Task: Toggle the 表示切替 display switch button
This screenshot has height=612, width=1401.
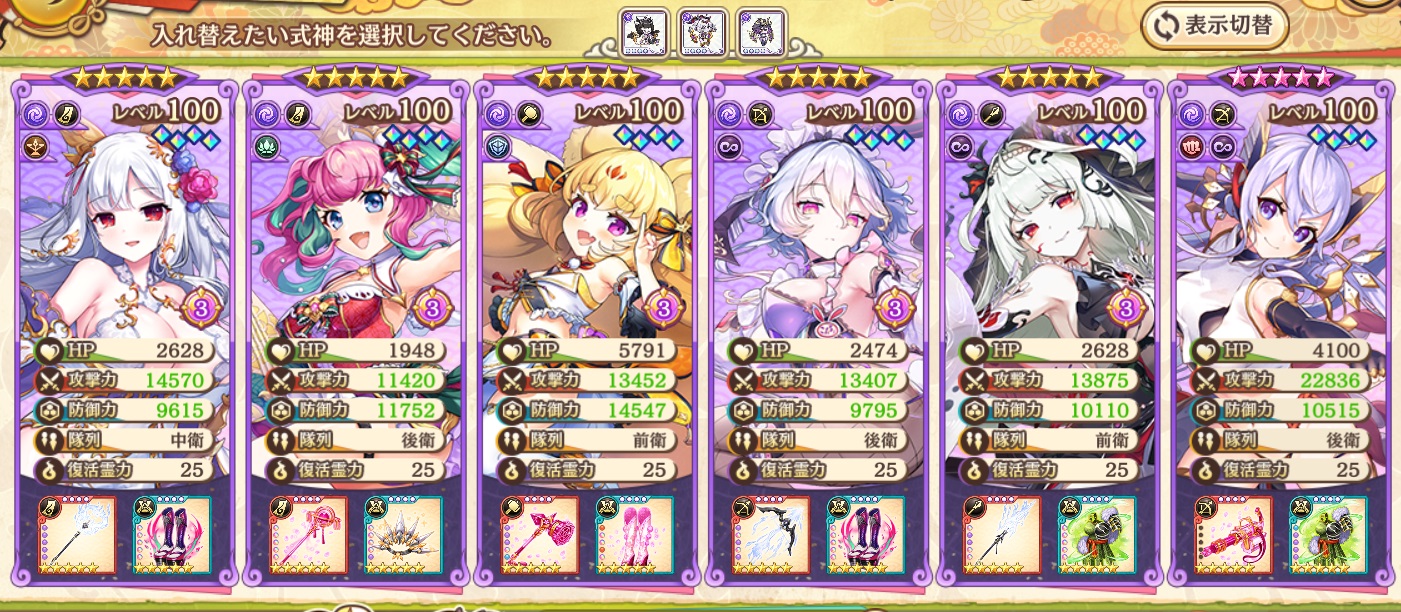Action: [x=1215, y=27]
